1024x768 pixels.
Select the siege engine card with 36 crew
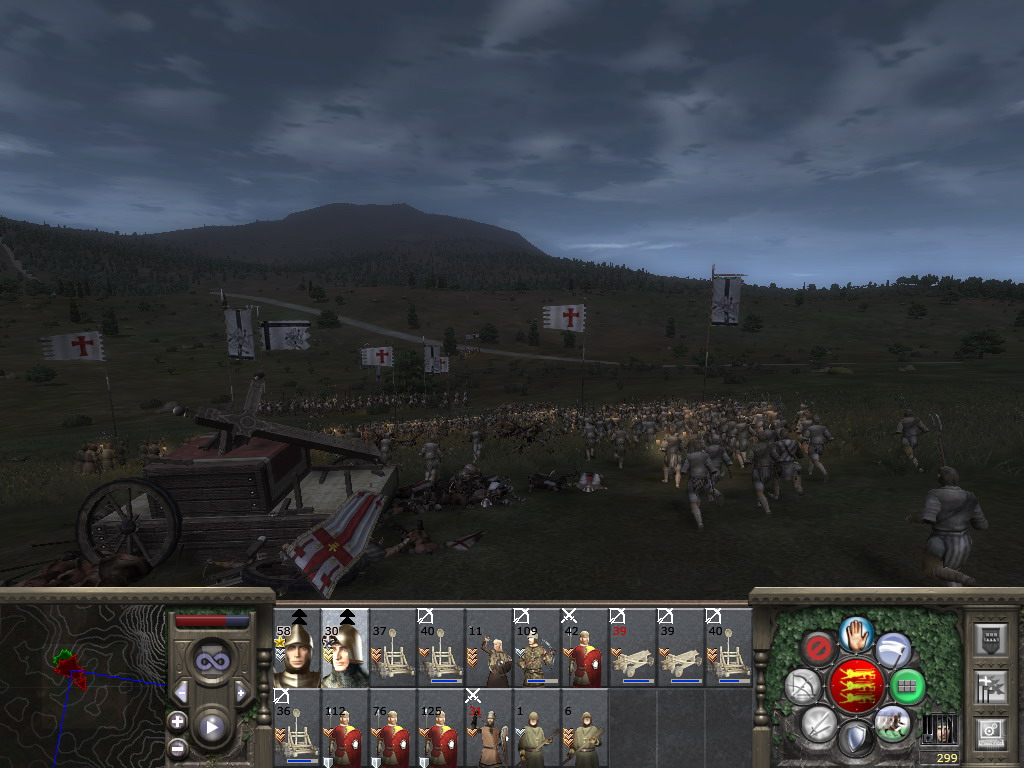(296, 727)
